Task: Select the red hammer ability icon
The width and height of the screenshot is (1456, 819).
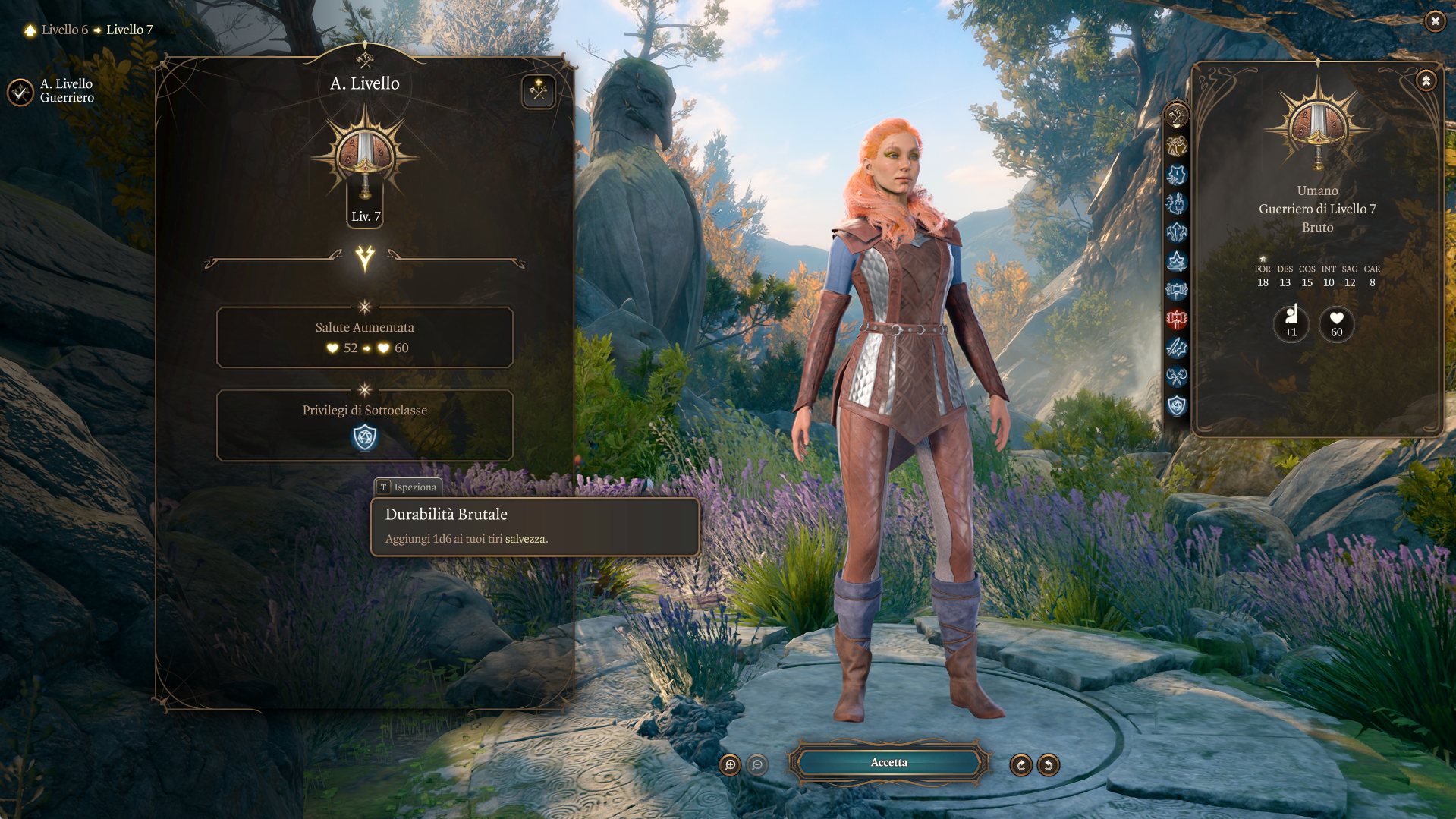Action: pos(1176,320)
